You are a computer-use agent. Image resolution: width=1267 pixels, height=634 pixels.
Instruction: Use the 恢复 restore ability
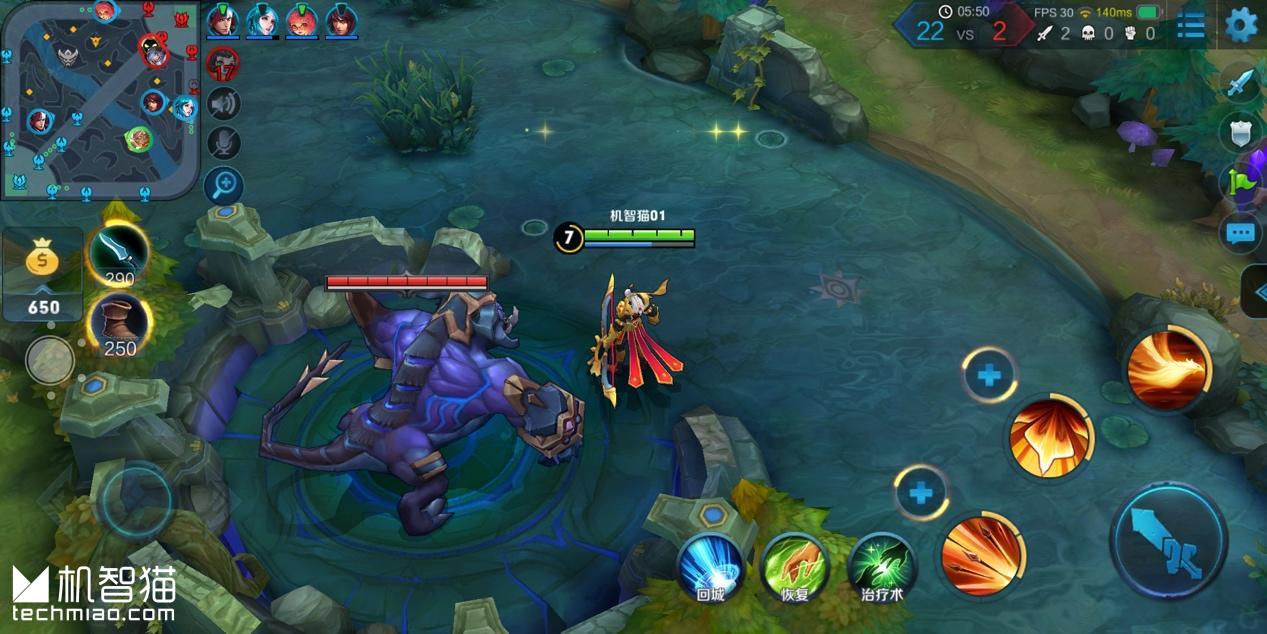click(795, 567)
